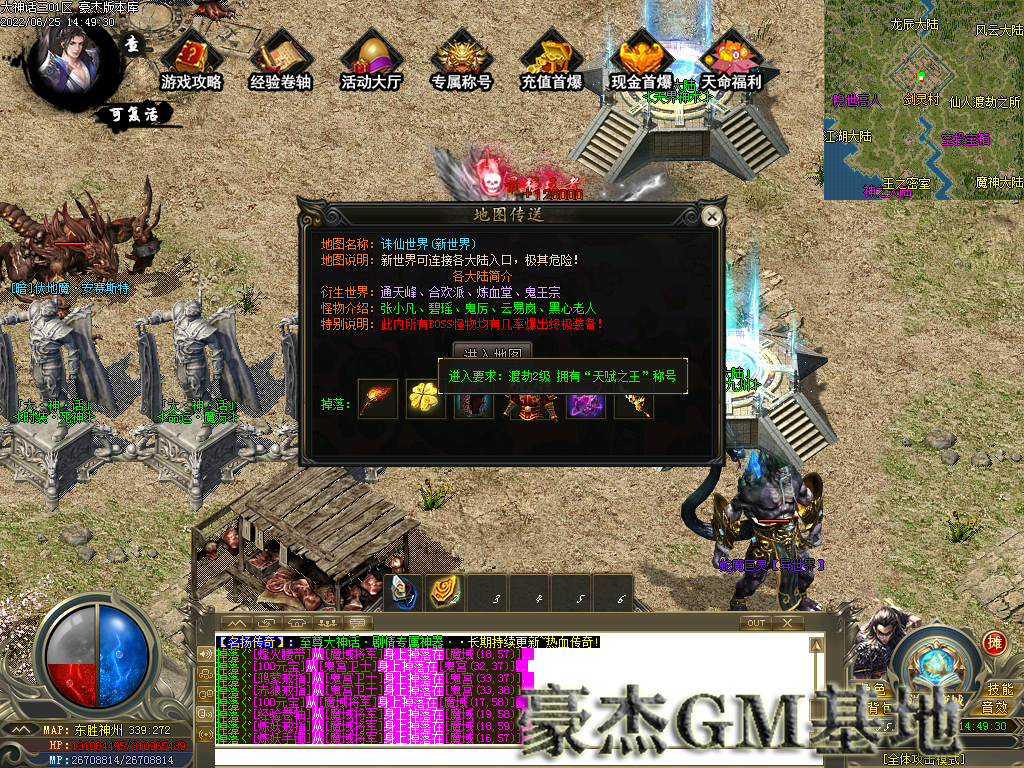Use the orange item in hotbar slot 2
The width and height of the screenshot is (1024, 768).
tap(445, 592)
